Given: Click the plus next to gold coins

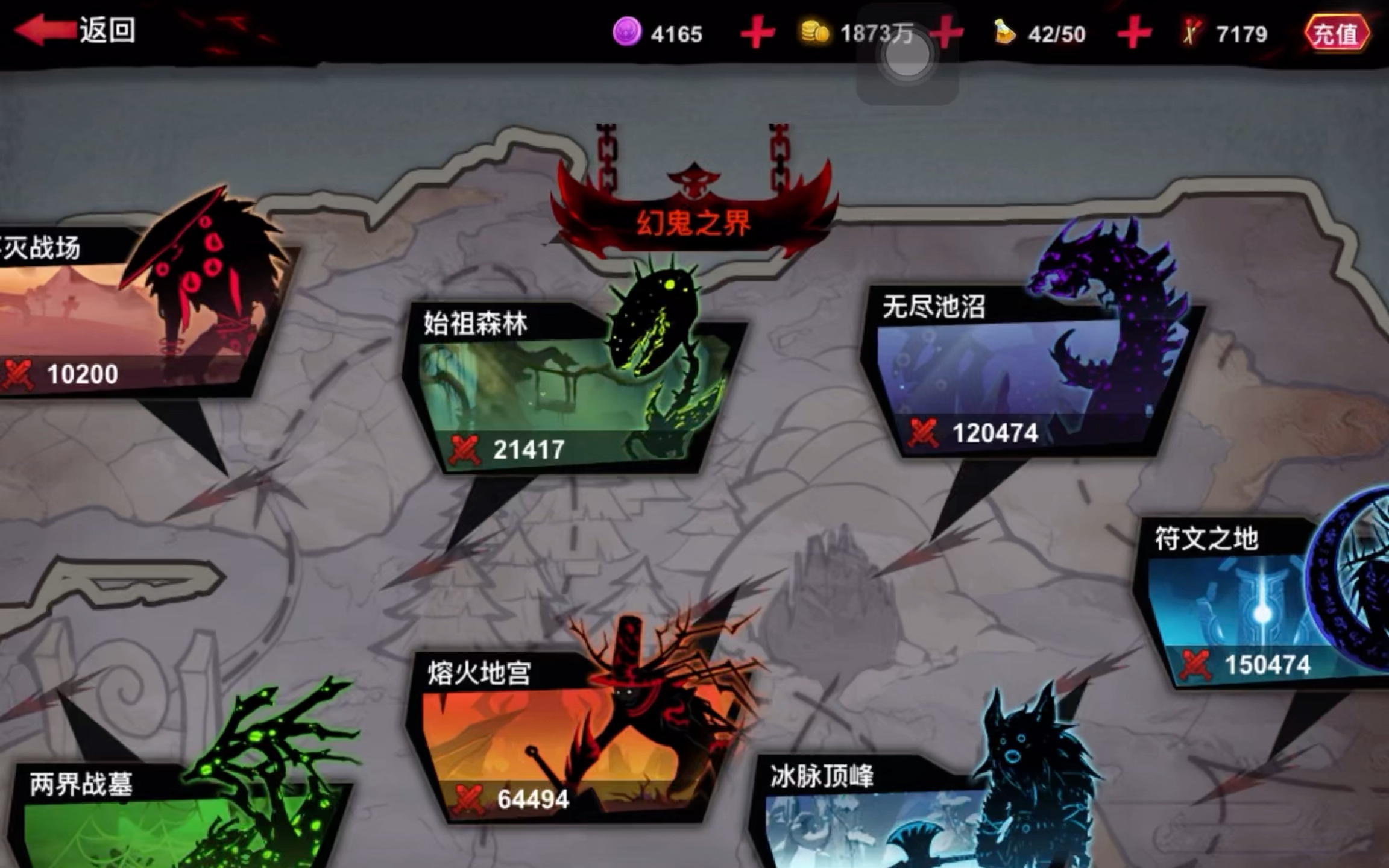Looking at the screenshot, I should click(x=946, y=33).
